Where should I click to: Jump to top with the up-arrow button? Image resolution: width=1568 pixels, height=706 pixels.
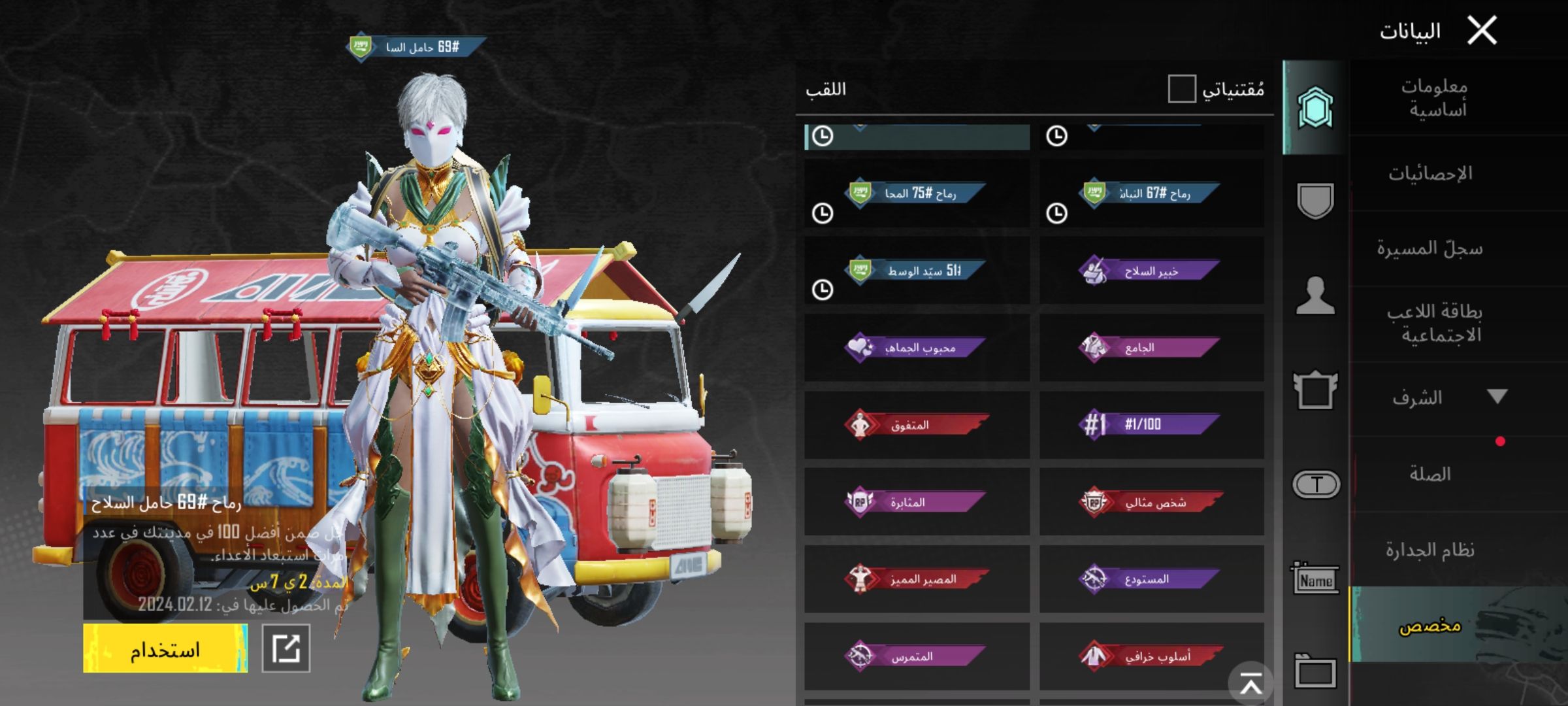[1250, 684]
